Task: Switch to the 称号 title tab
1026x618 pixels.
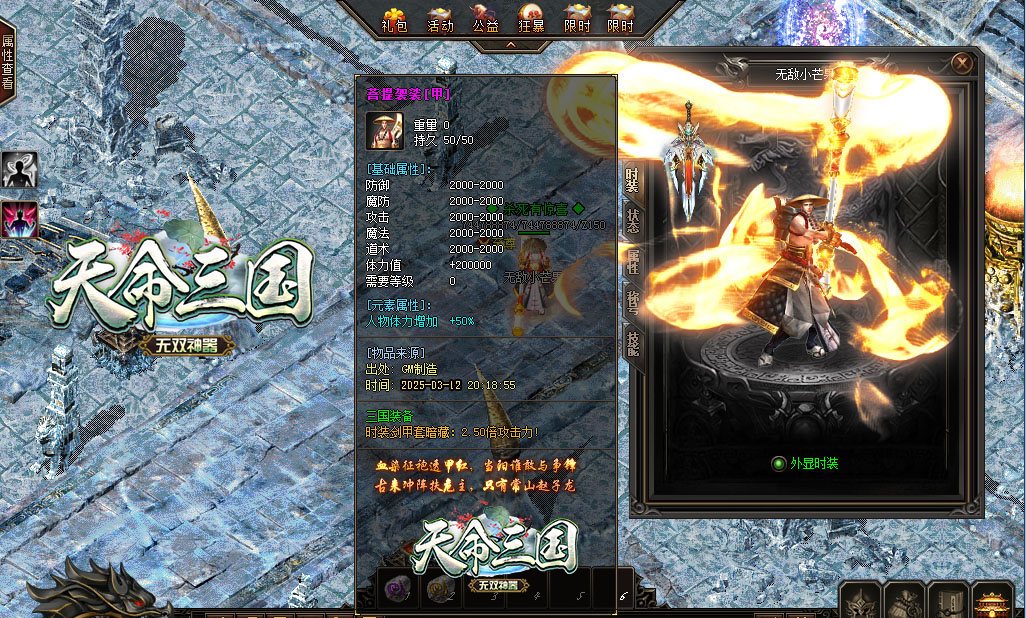Action: point(633,301)
